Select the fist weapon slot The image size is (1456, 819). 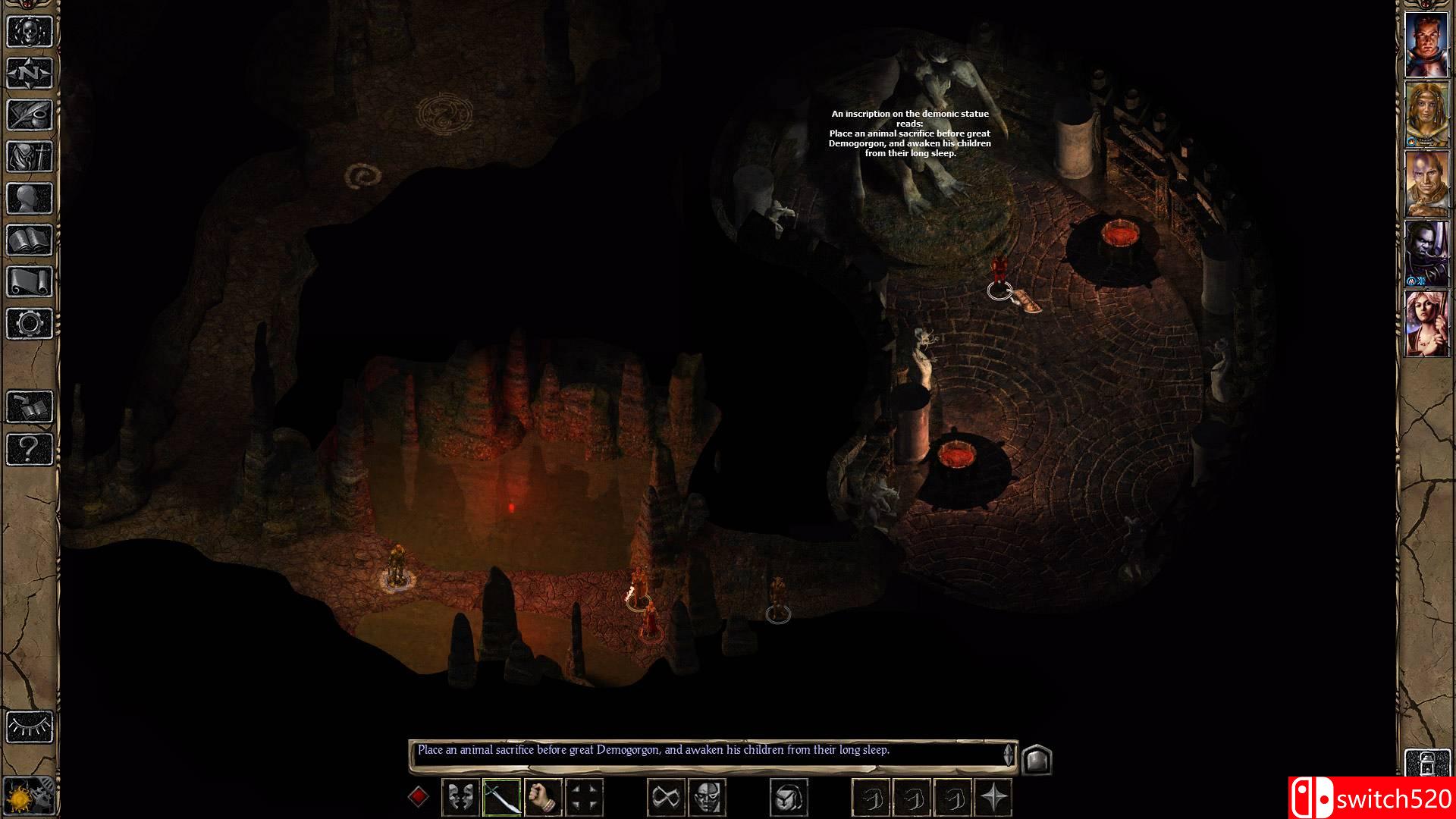[542, 797]
